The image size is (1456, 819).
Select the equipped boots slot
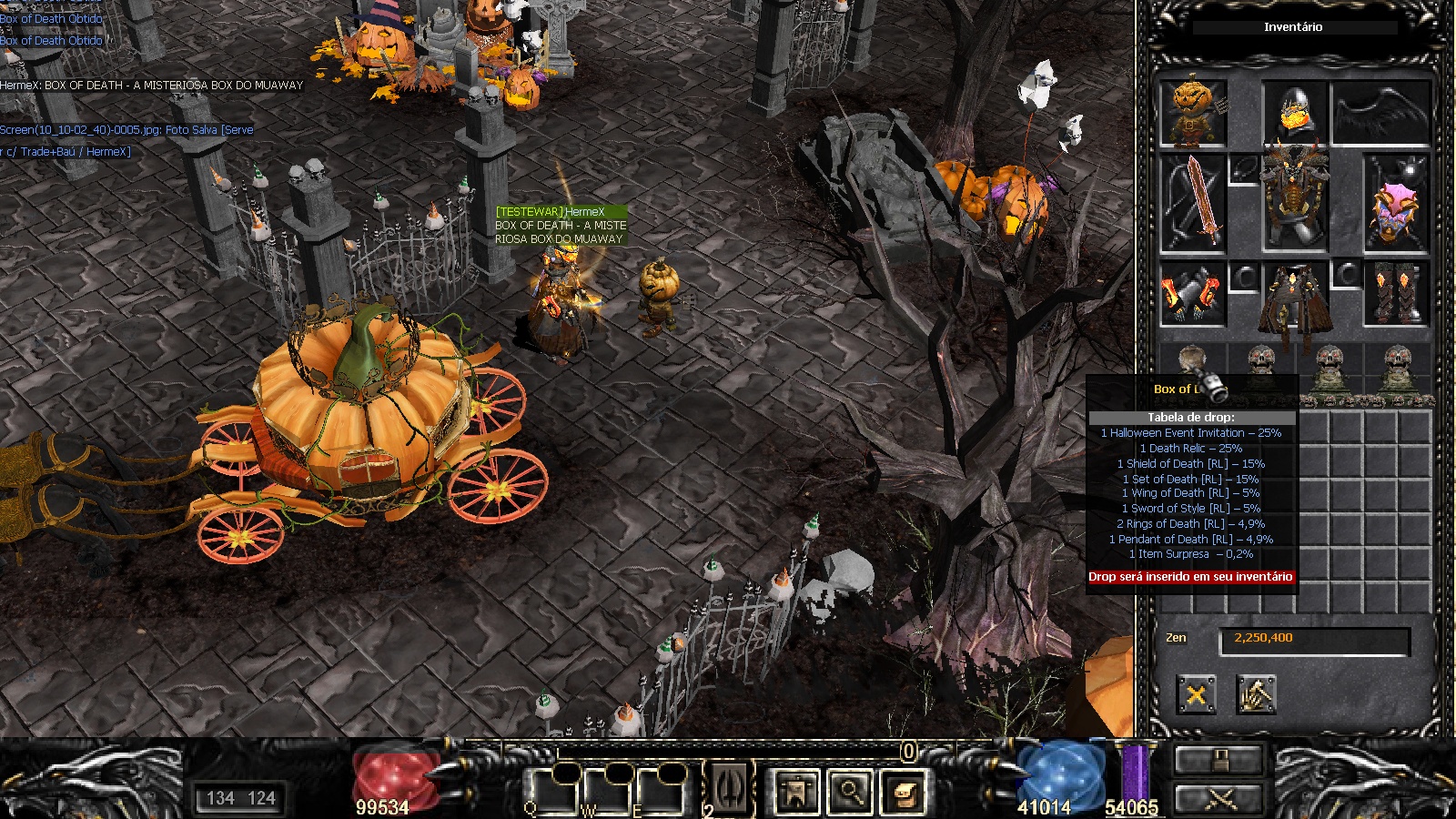click(1396, 293)
